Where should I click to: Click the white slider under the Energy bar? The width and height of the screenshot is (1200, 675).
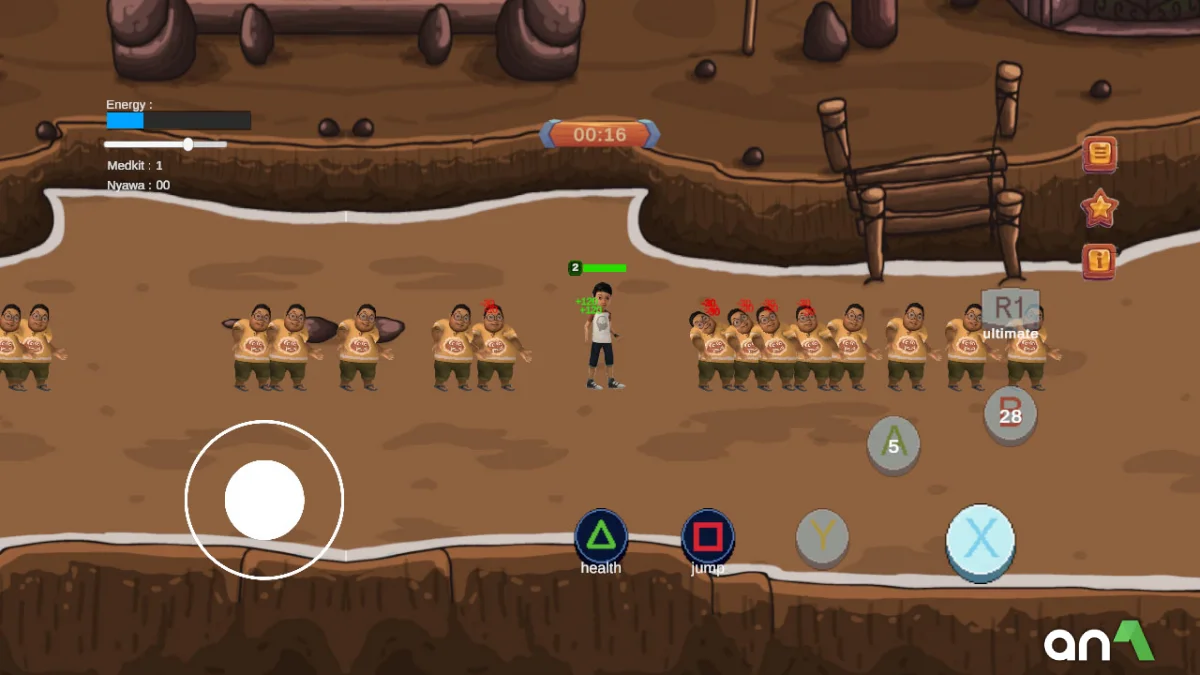click(x=188, y=144)
